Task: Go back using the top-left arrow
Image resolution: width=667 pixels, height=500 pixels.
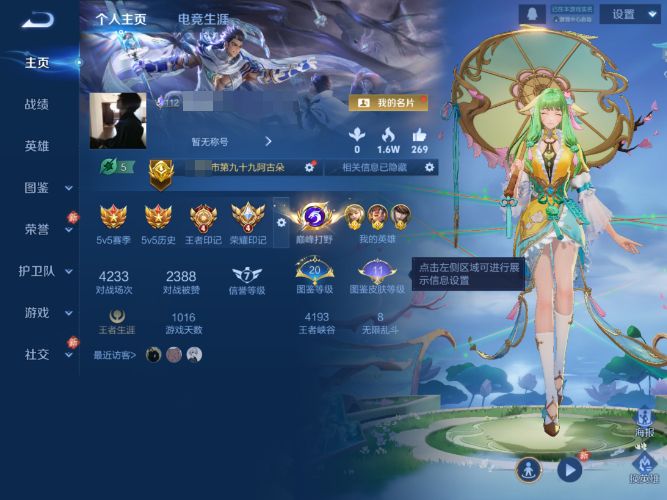Action: (37, 19)
